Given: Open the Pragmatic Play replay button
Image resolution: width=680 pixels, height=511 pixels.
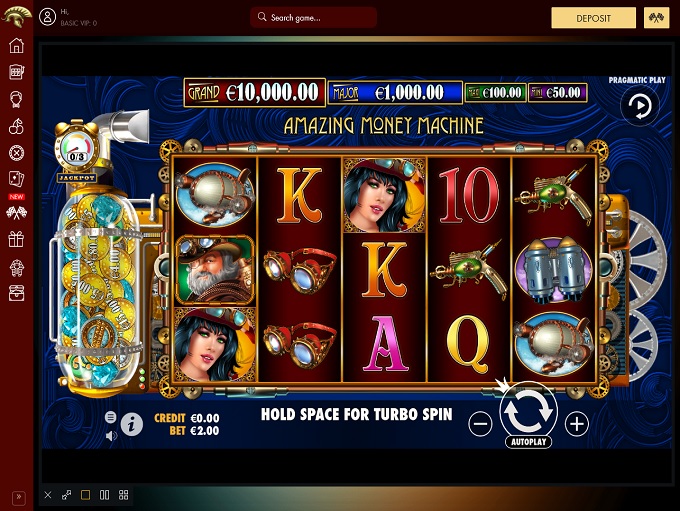Looking at the screenshot, I should pyautogui.click(x=638, y=106).
